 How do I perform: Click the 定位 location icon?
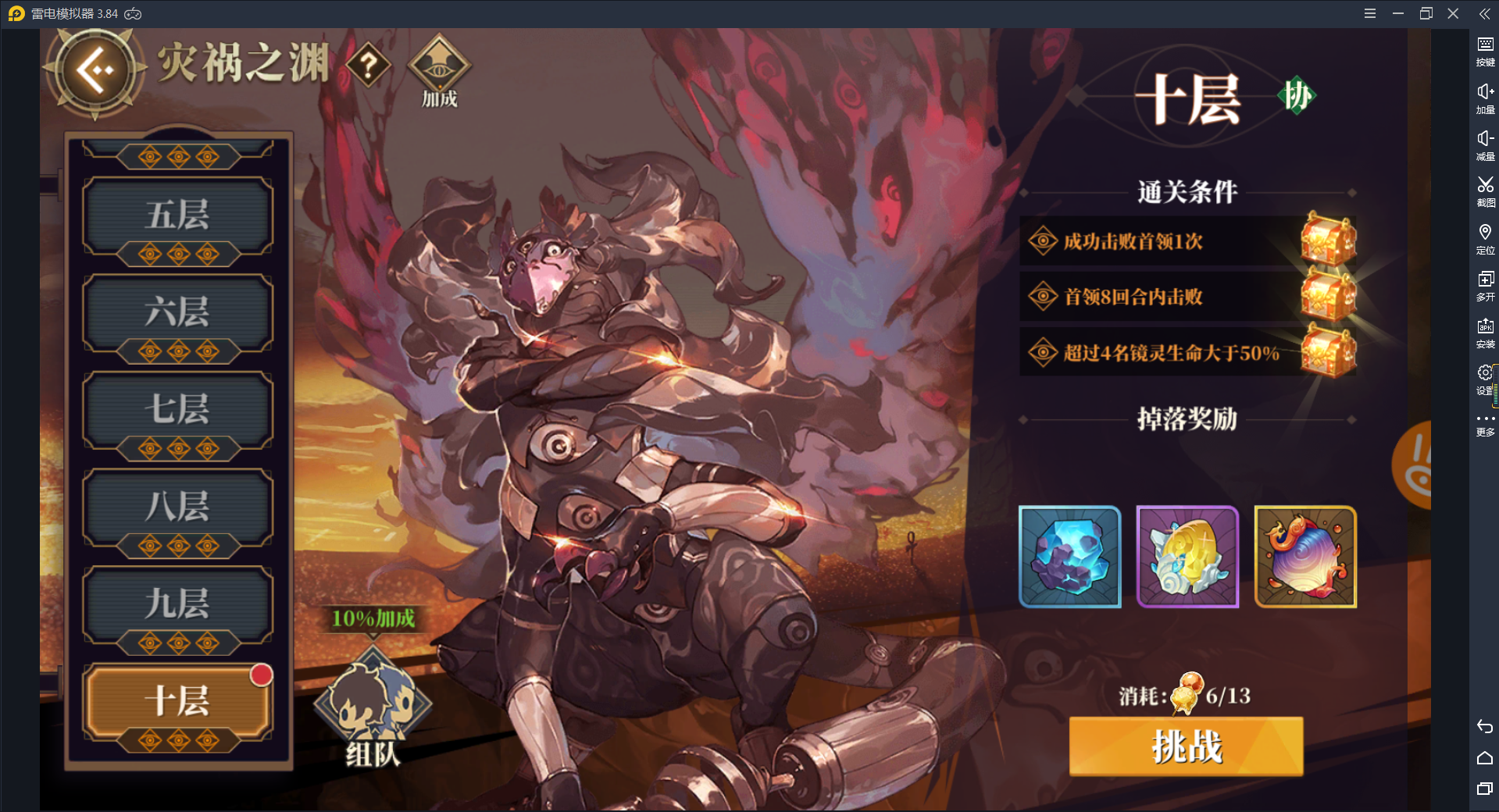[x=1485, y=239]
